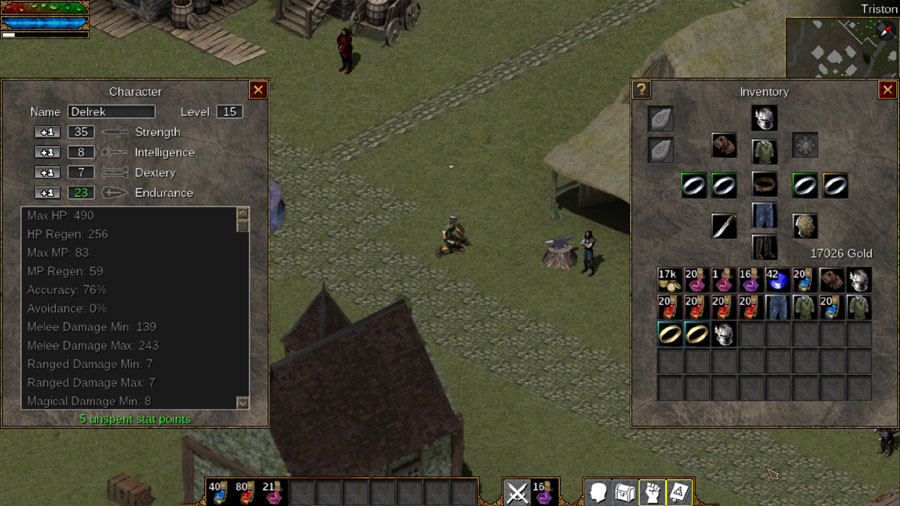Select the equipped green chest armor
Image resolution: width=900 pixels, height=506 pixels.
(764, 150)
